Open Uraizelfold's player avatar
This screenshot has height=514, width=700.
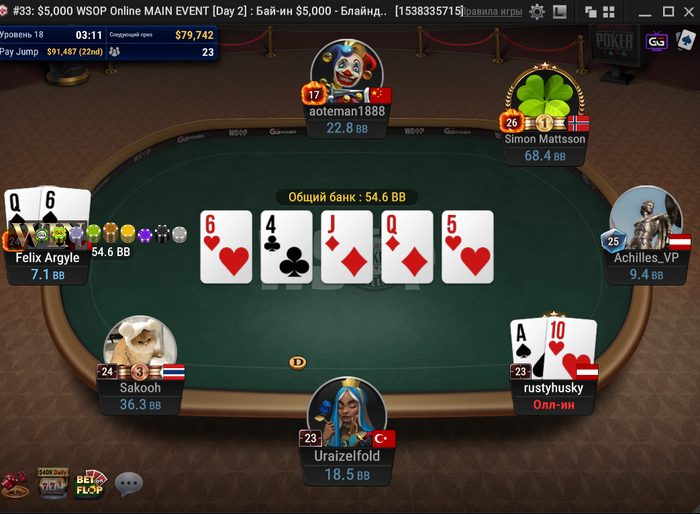point(346,412)
